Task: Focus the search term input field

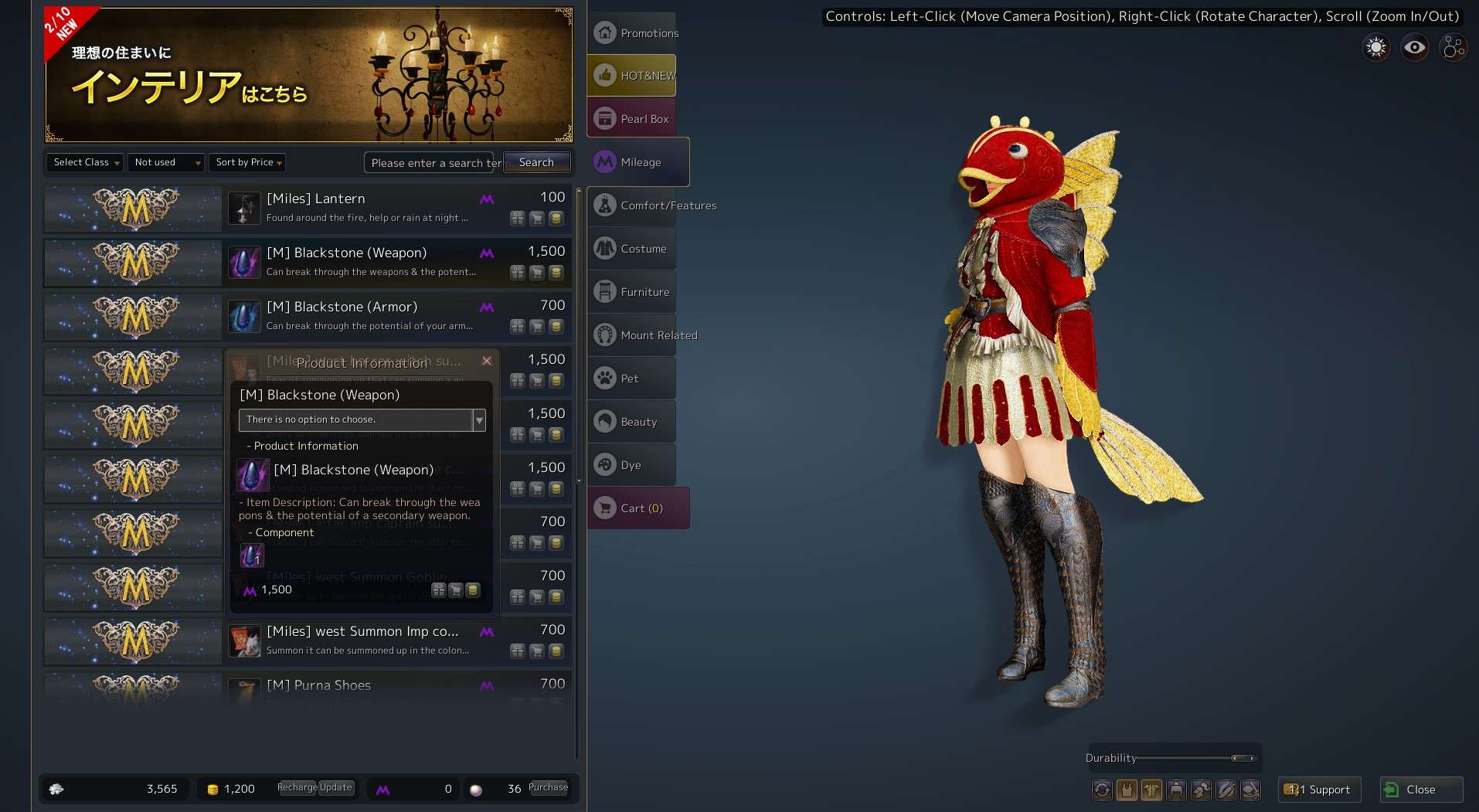Action: click(x=433, y=163)
